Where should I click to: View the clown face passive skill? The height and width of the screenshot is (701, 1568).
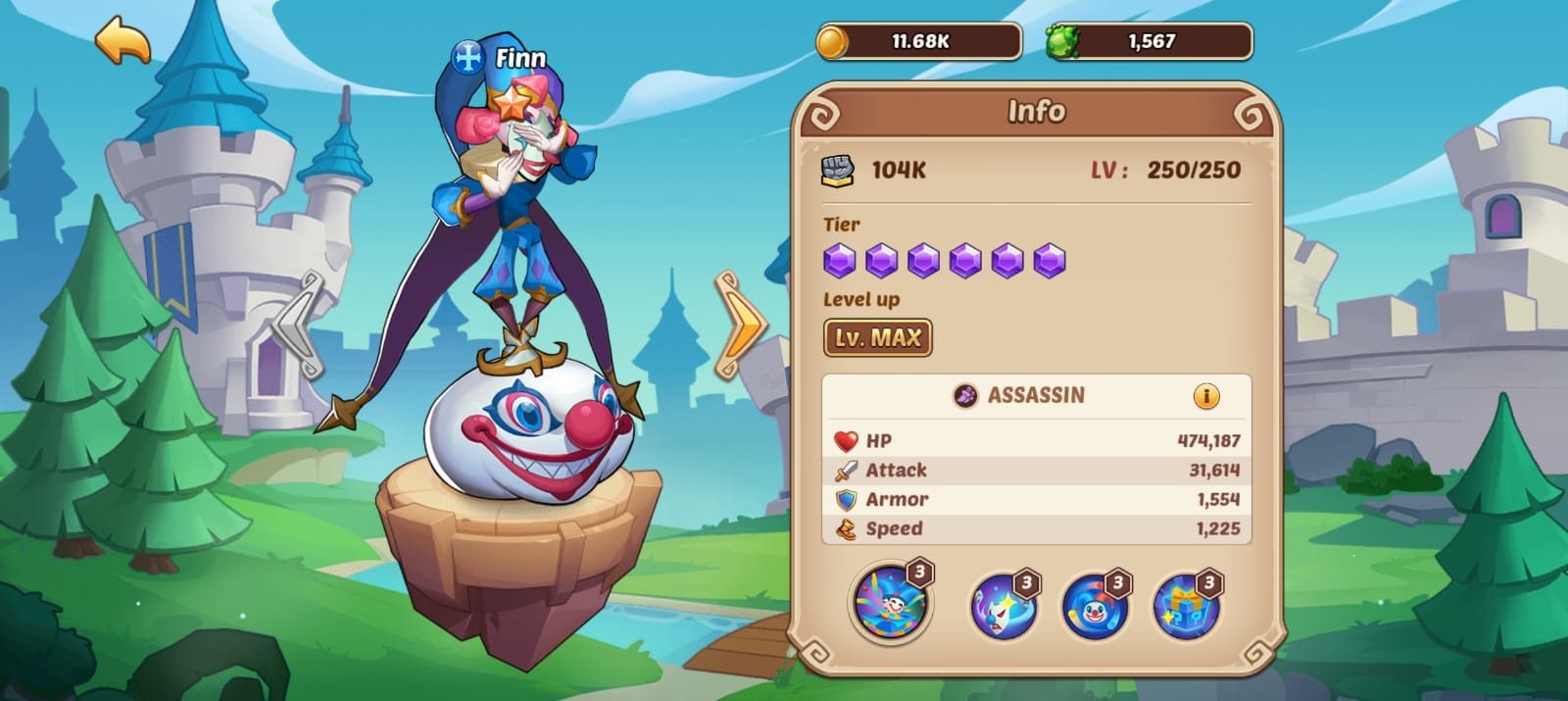(x=1095, y=605)
